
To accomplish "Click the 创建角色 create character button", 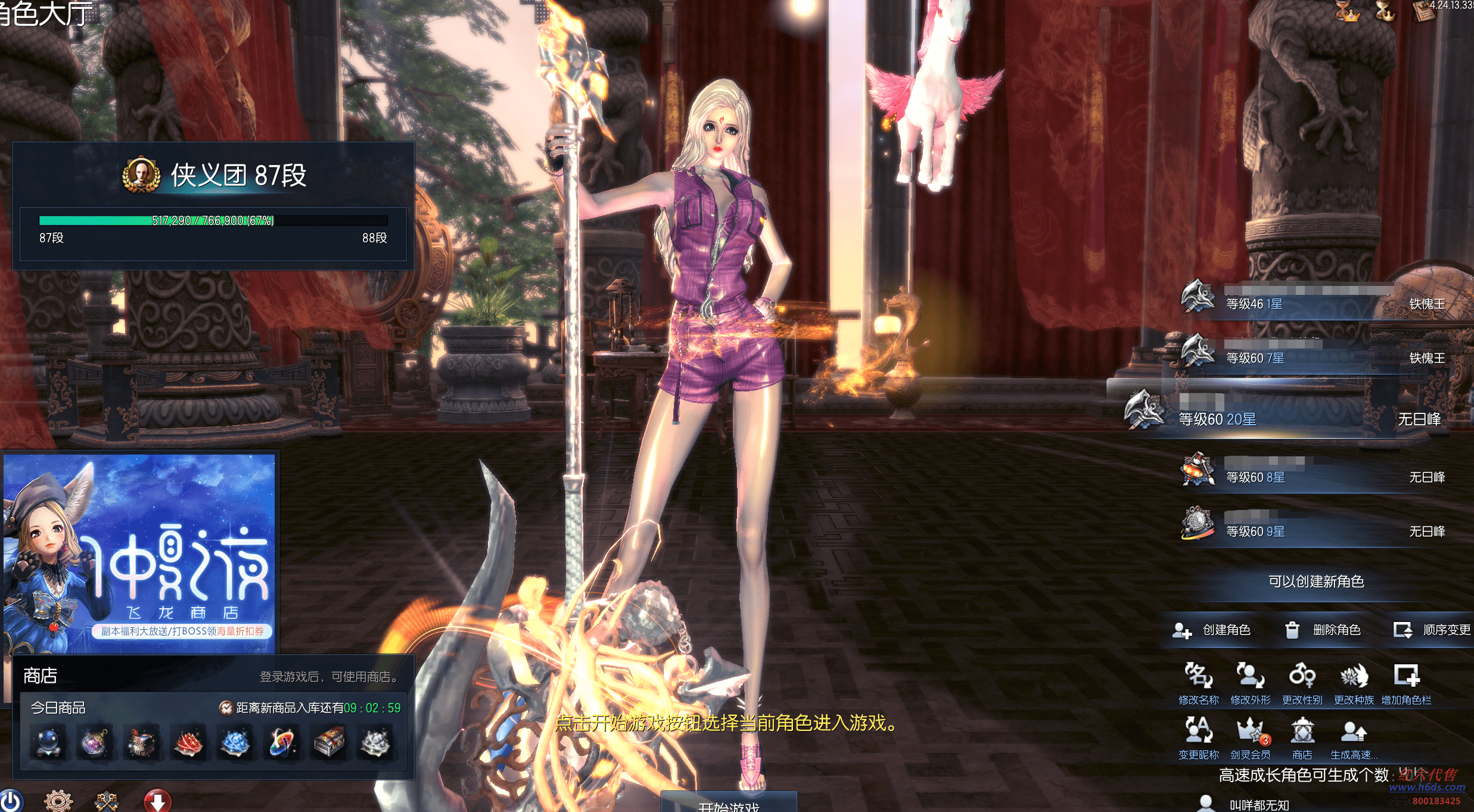I will coord(1212,630).
